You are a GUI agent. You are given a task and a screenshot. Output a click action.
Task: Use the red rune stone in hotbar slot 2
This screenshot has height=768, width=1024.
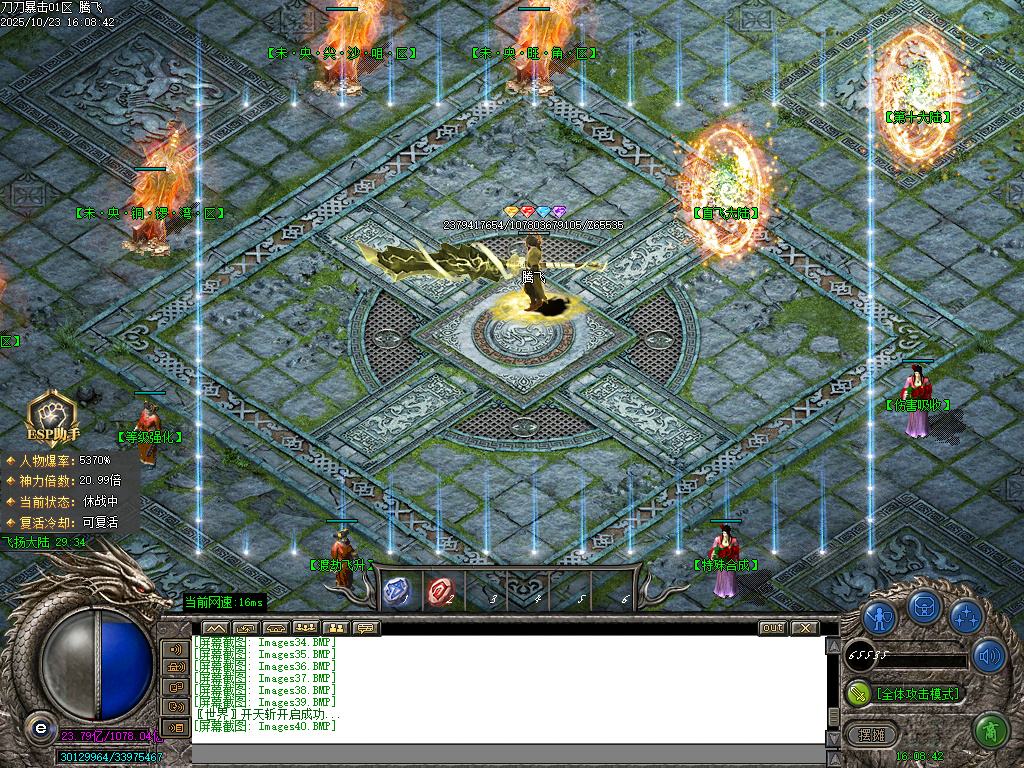(x=440, y=592)
